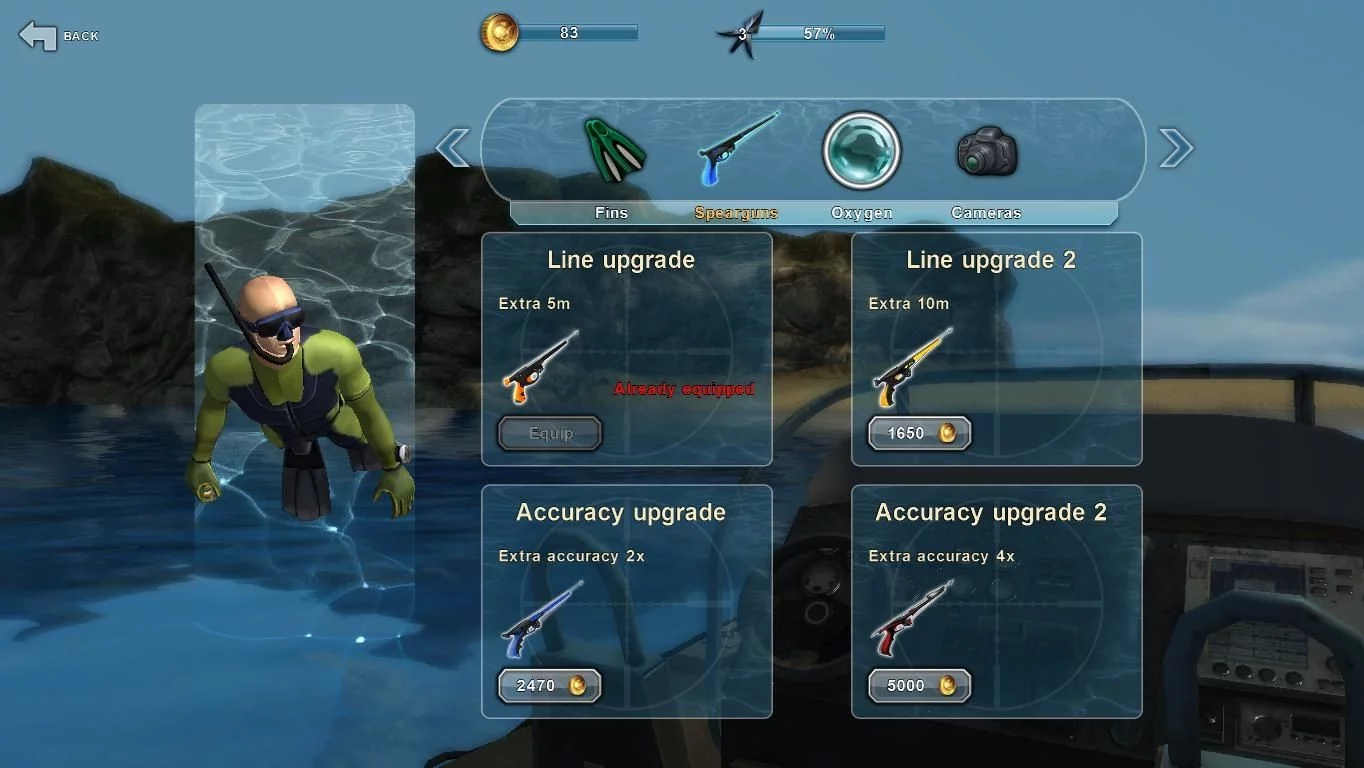Select the Spearguns category icon
This screenshot has width=1364, height=768.
click(x=737, y=150)
